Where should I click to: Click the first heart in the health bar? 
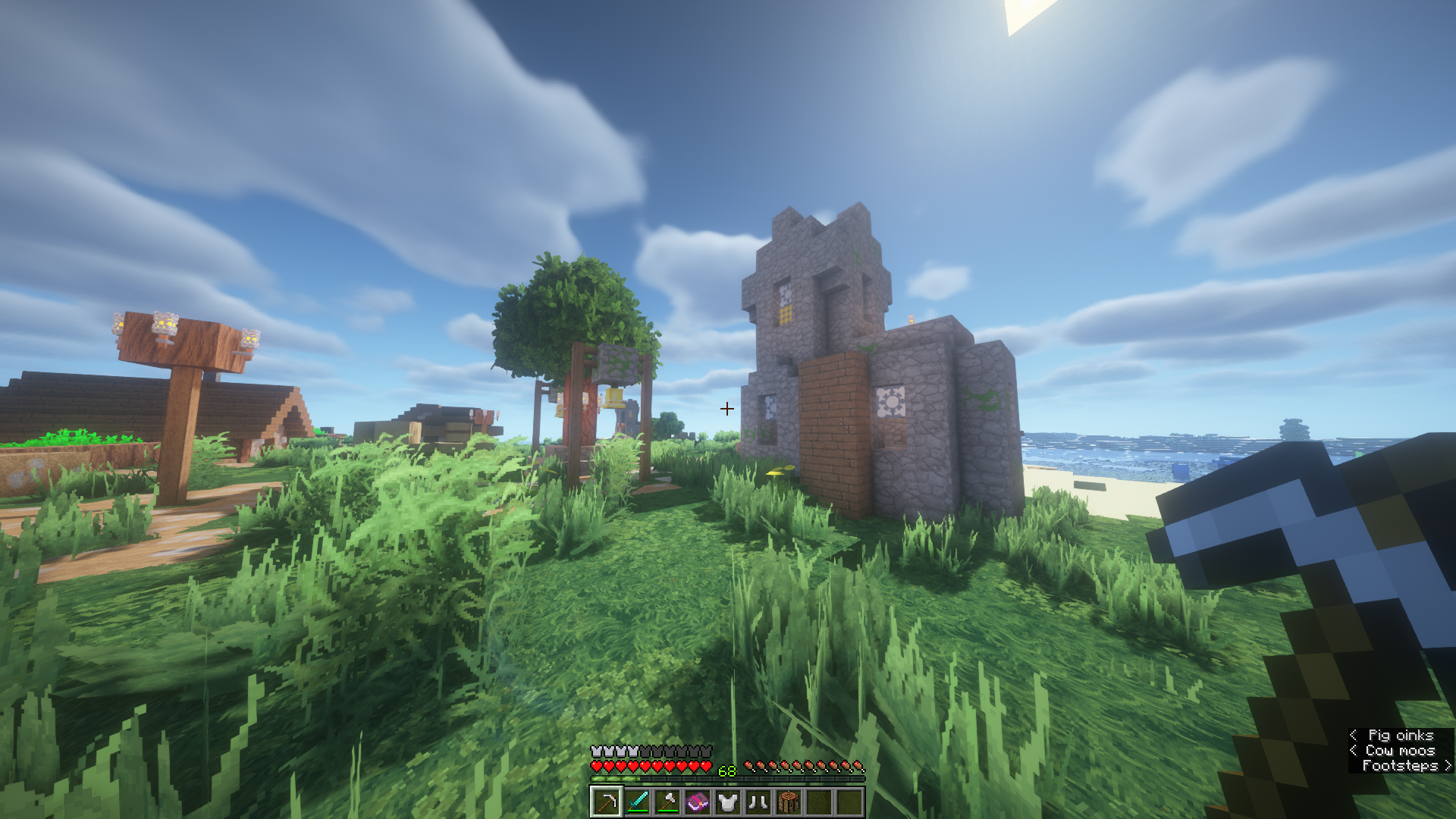[x=596, y=765]
